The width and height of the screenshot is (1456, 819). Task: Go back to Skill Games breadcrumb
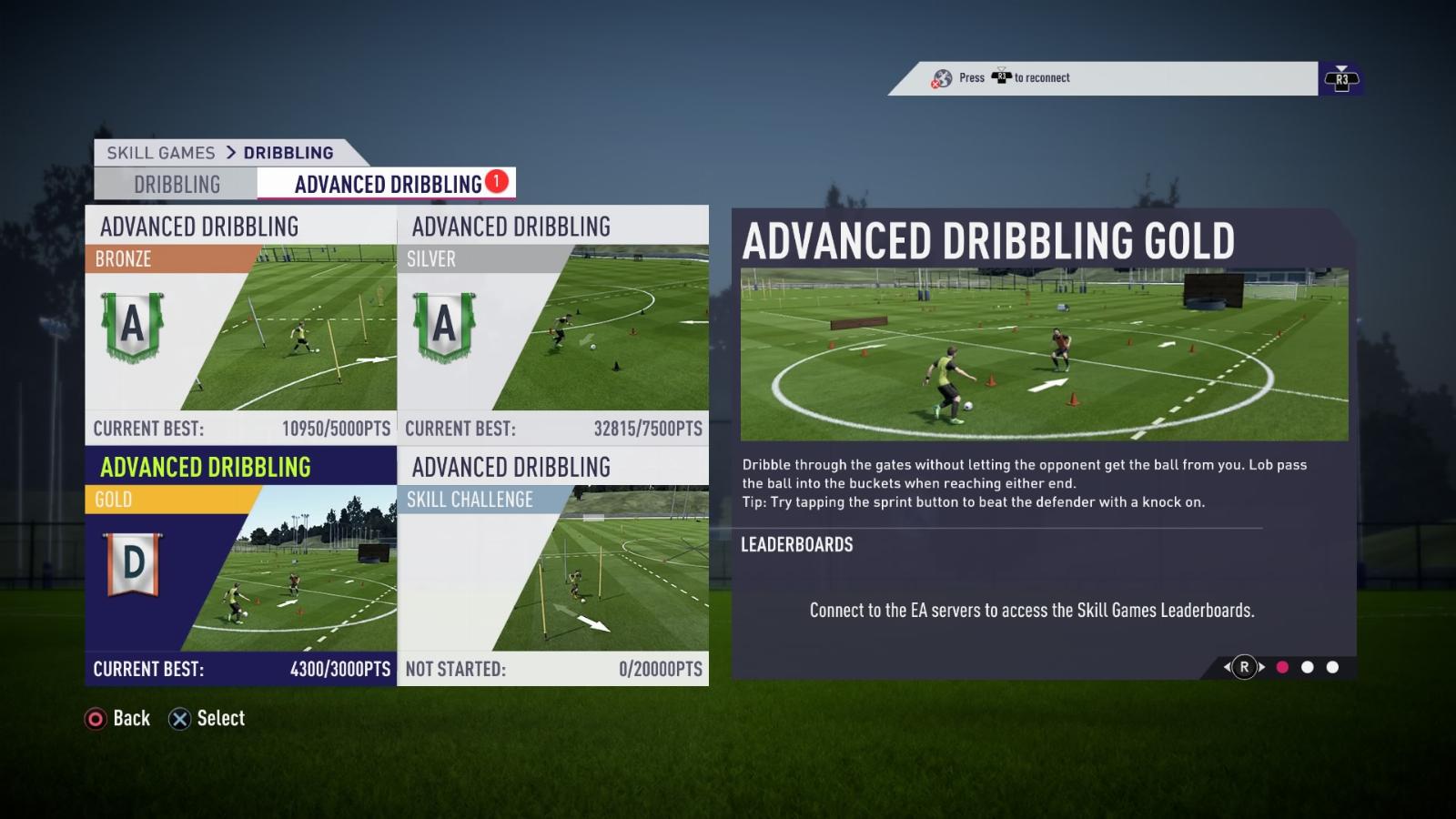[x=161, y=153]
